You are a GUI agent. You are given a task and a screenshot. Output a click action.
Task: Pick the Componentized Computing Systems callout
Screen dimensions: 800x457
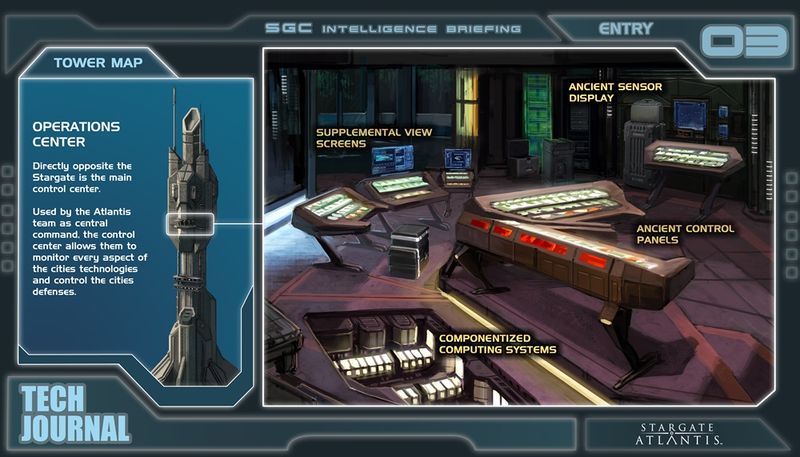(498, 343)
